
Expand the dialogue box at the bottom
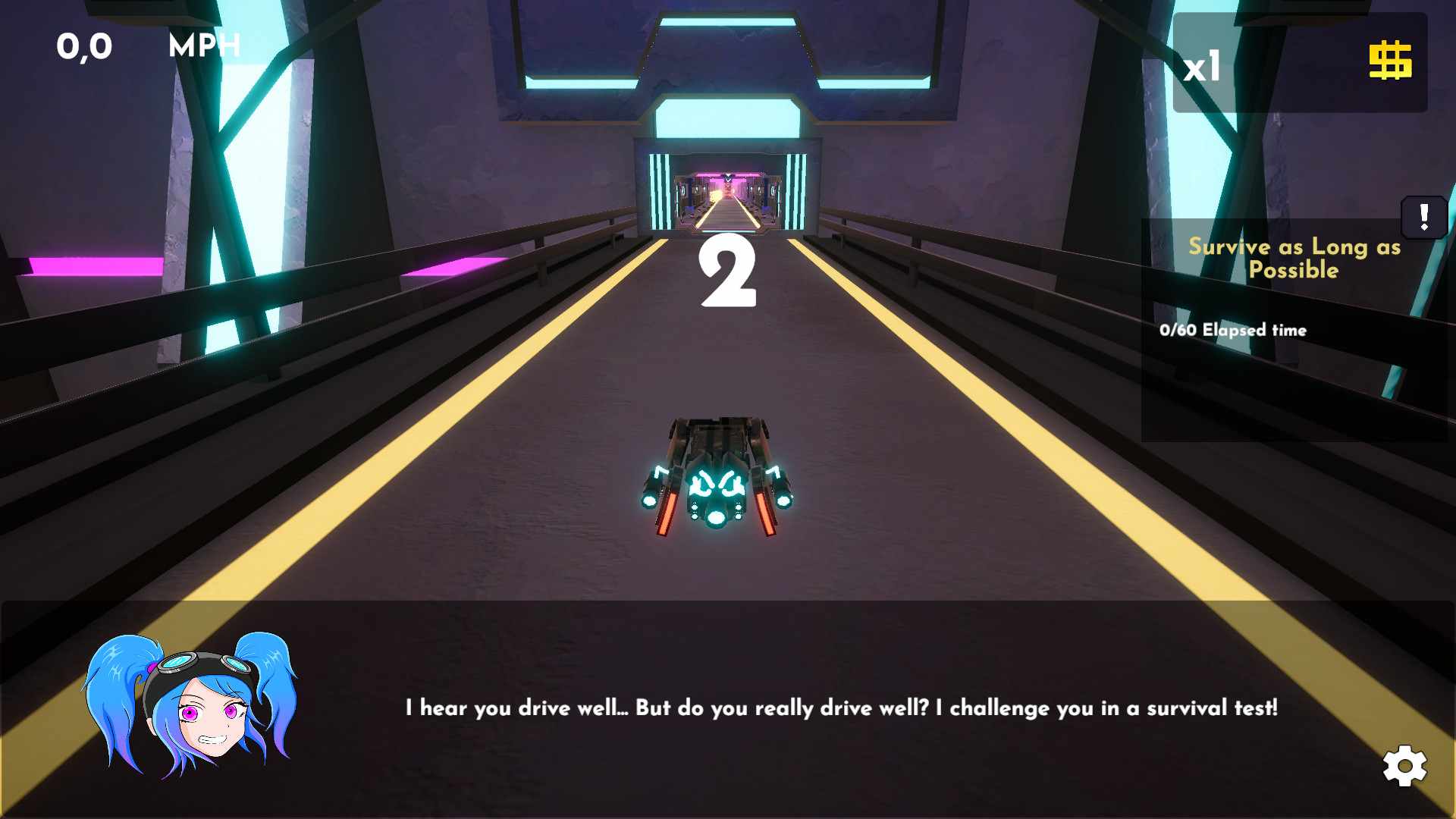[x=728, y=709]
